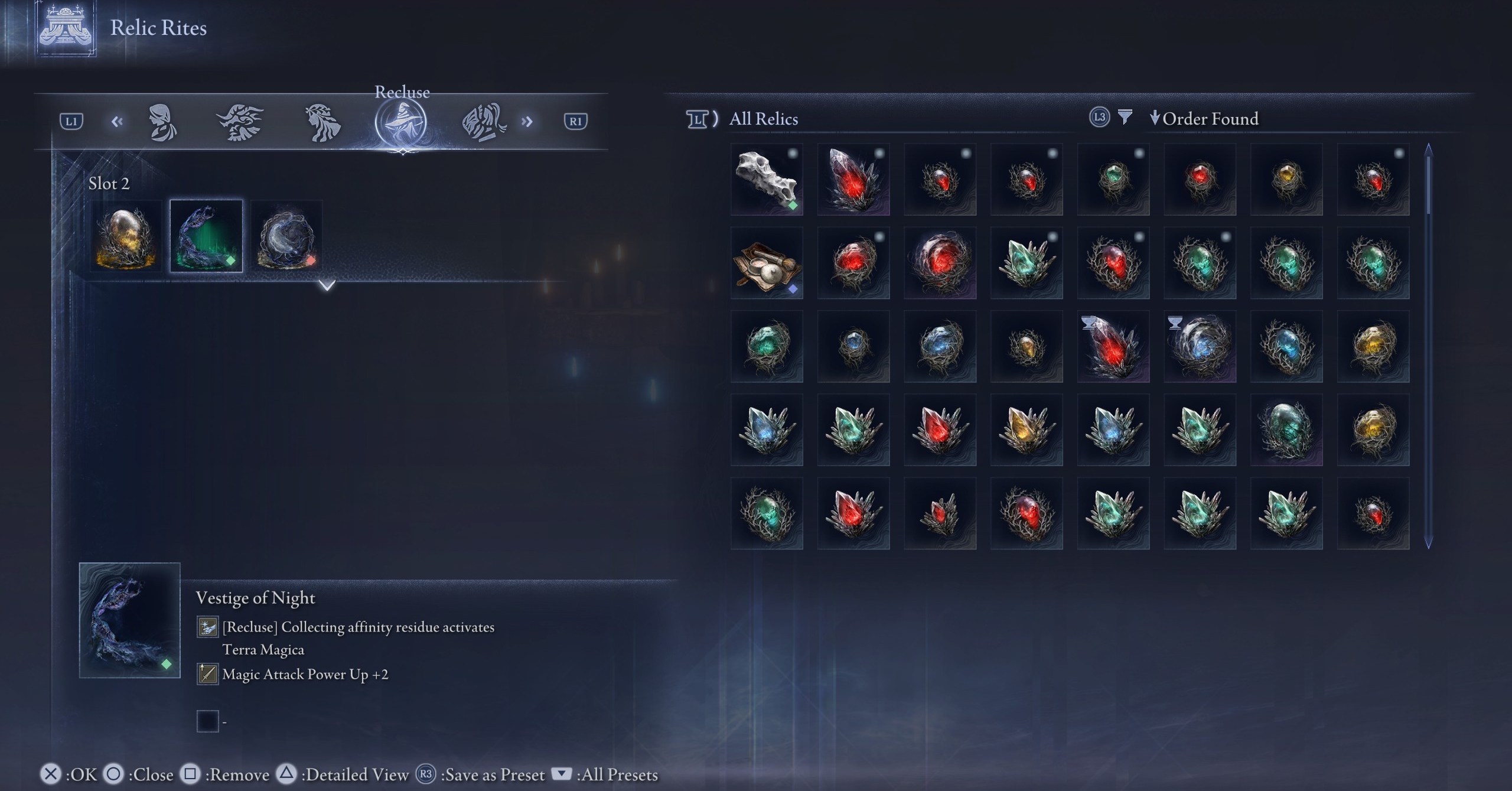Click the Vestige of Night detail thumbnail

[129, 620]
